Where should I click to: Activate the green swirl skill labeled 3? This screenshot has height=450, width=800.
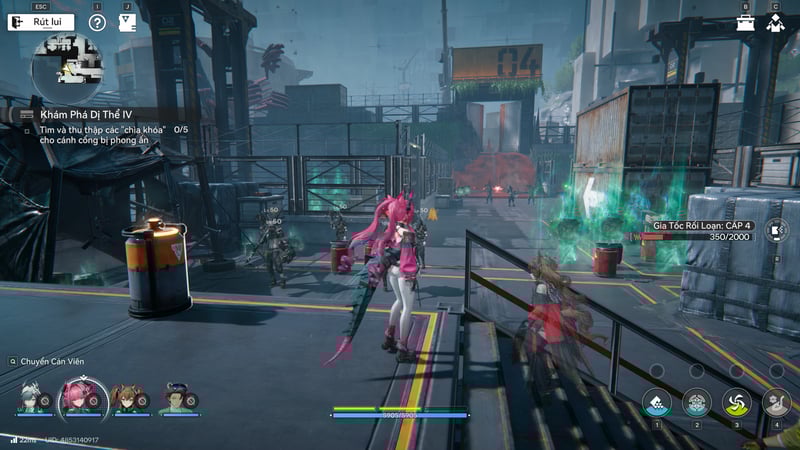pos(736,402)
